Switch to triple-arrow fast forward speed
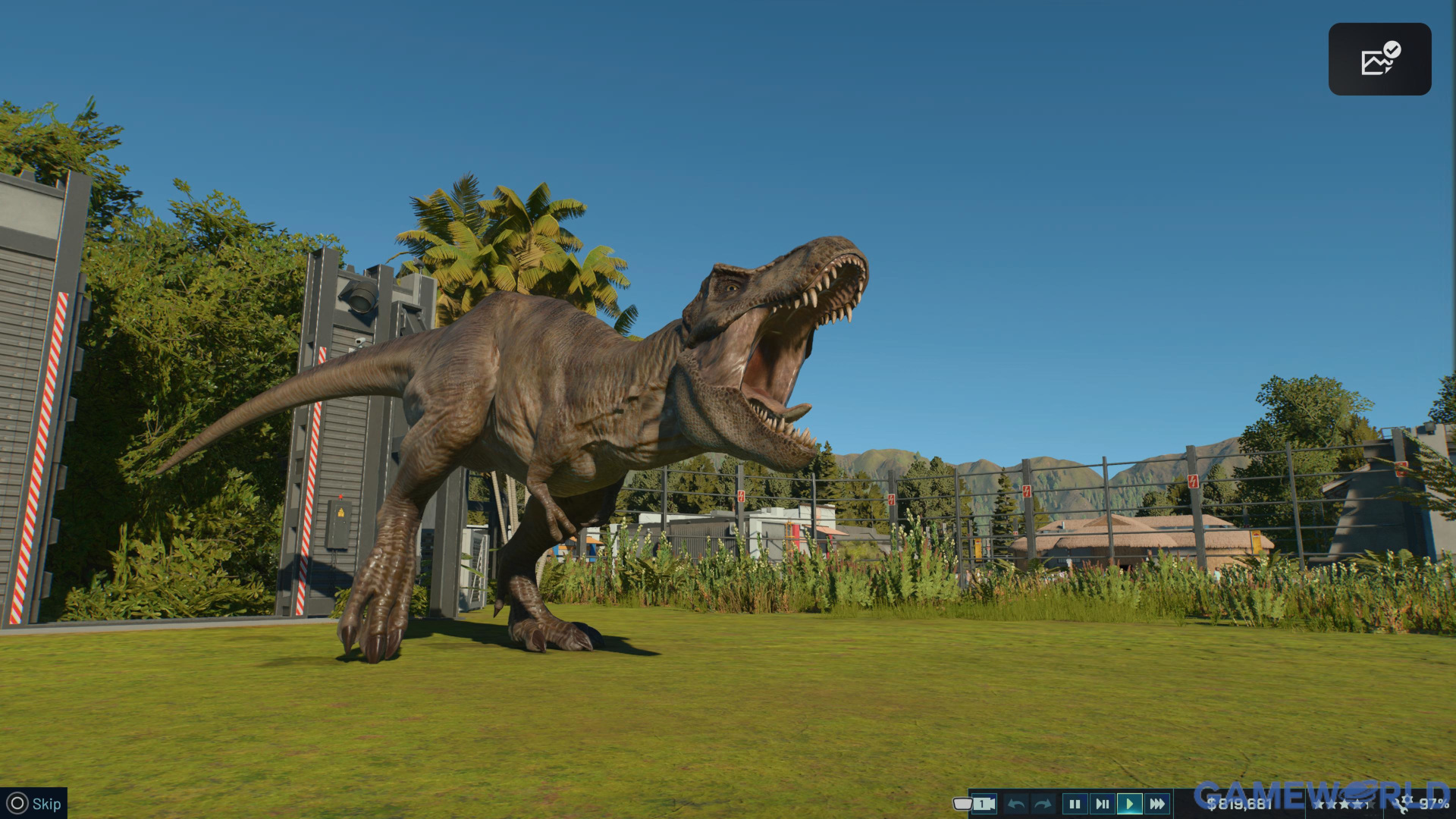The width and height of the screenshot is (1456, 819). (x=1157, y=804)
